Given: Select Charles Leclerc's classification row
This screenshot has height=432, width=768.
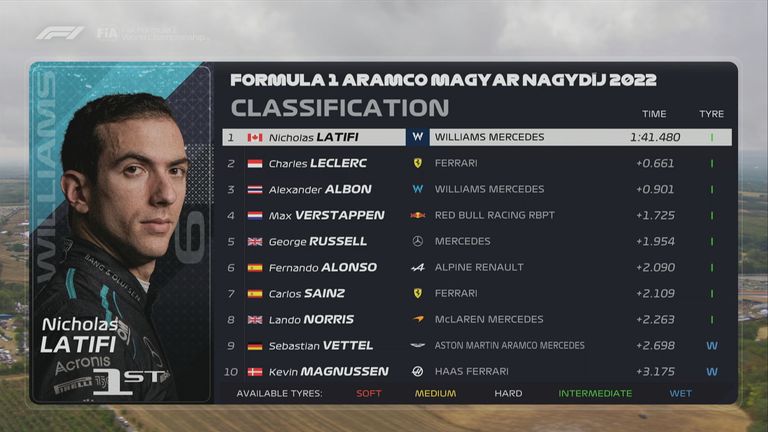Looking at the screenshot, I should pyautogui.click(x=476, y=163).
